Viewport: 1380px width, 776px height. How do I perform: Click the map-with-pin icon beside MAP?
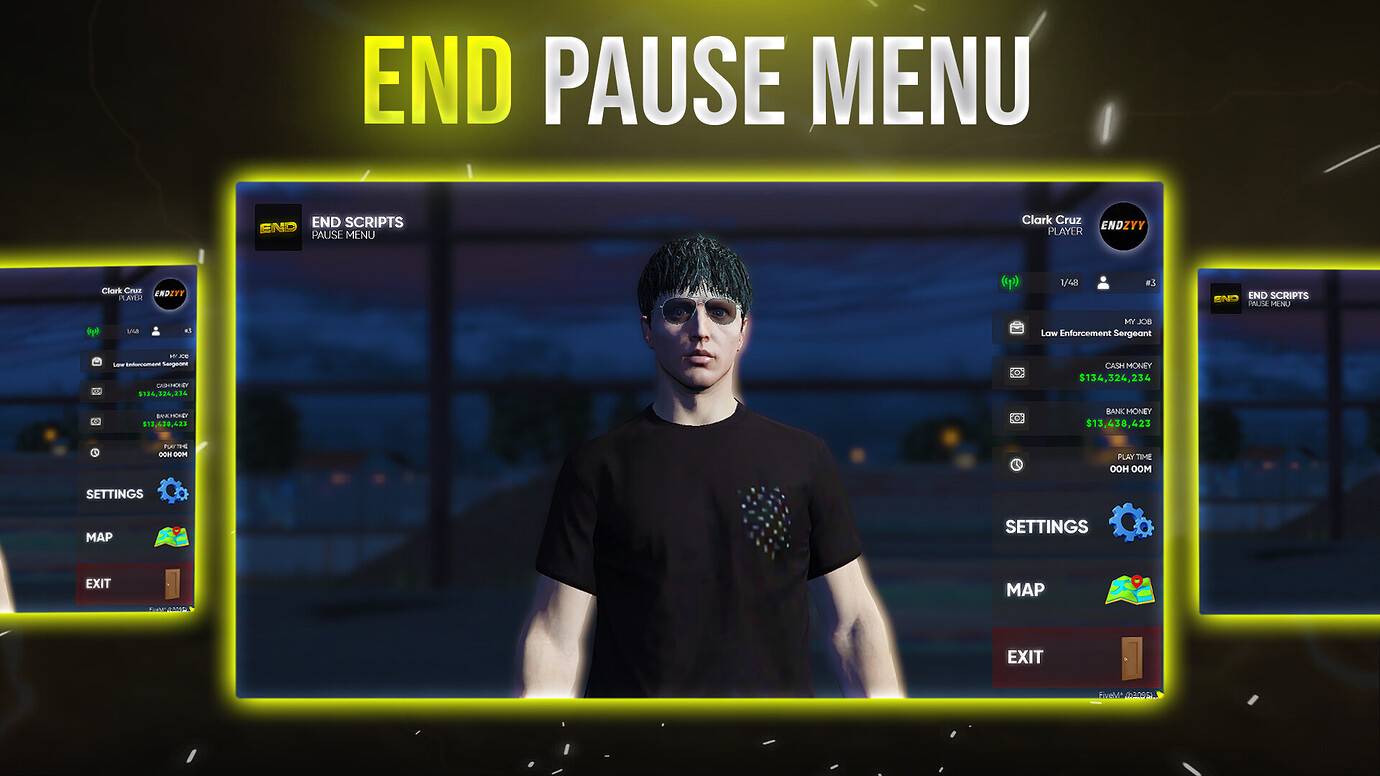tap(1128, 590)
